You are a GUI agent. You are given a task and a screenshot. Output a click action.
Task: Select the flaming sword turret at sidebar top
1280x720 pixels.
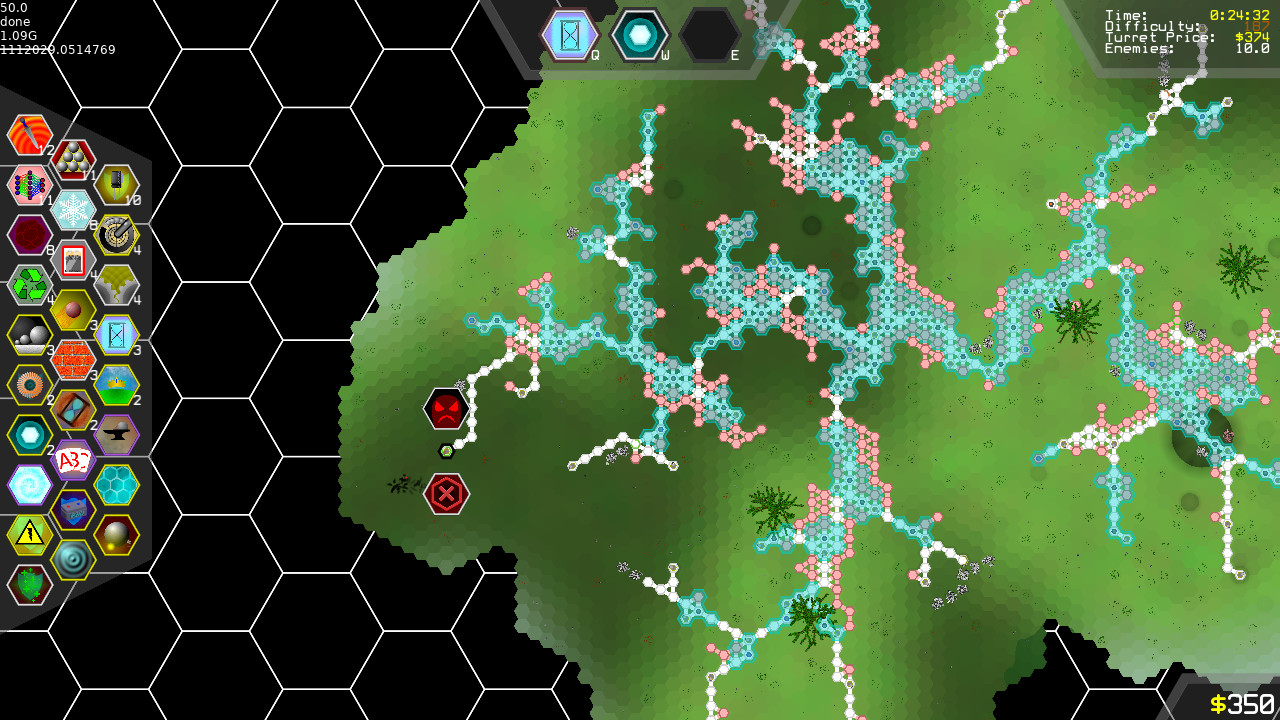pyautogui.click(x=30, y=135)
